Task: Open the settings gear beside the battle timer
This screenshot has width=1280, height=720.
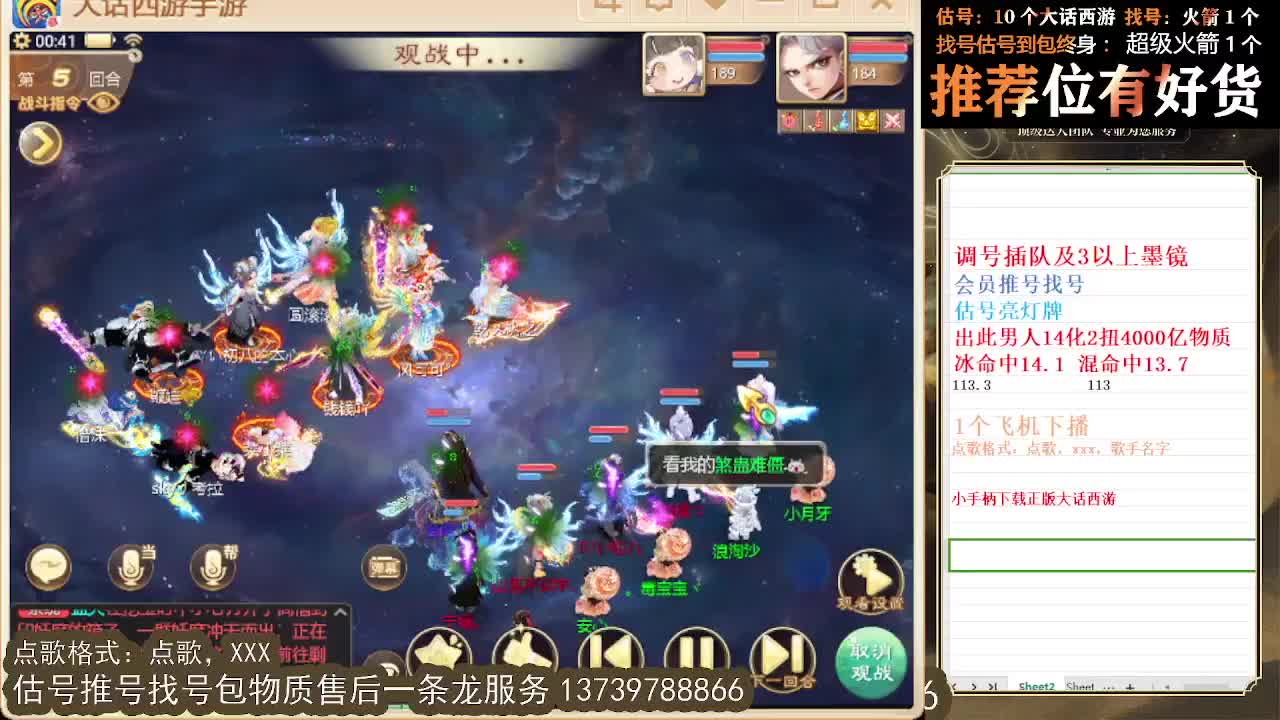Action: pos(22,41)
